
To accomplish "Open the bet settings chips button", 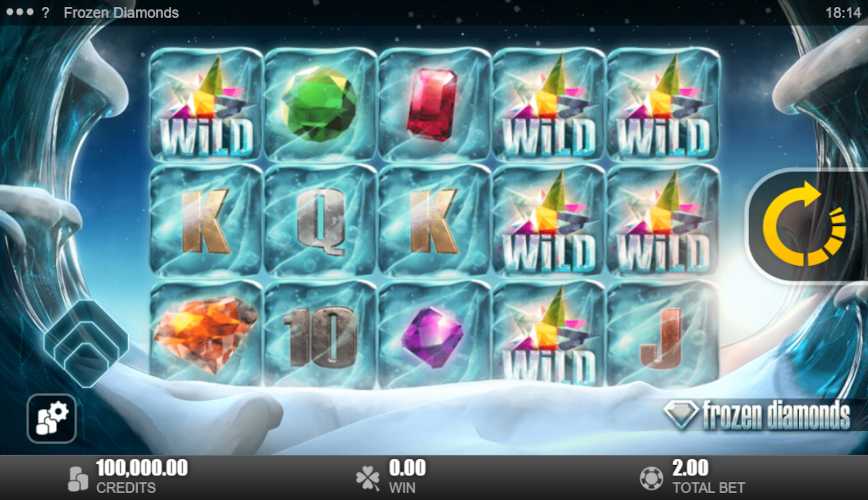I will pyautogui.click(x=51, y=418).
